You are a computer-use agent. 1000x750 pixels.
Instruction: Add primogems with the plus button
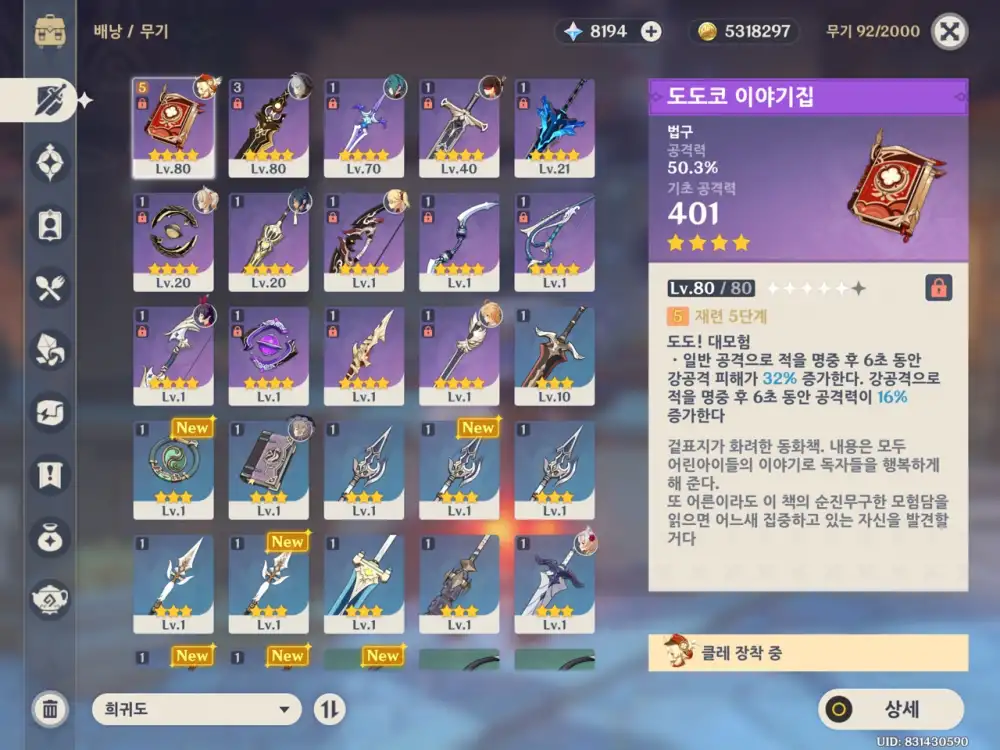coord(651,32)
